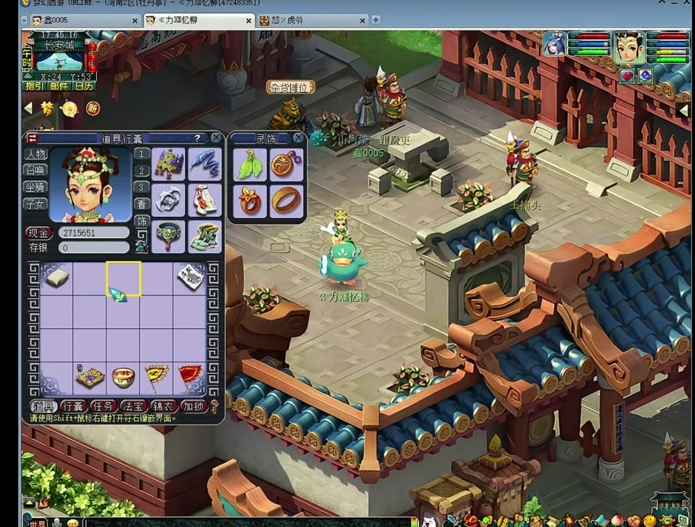The image size is (695, 527).
Task: Close the 灵饰 accessories panel
Action: click(x=299, y=139)
